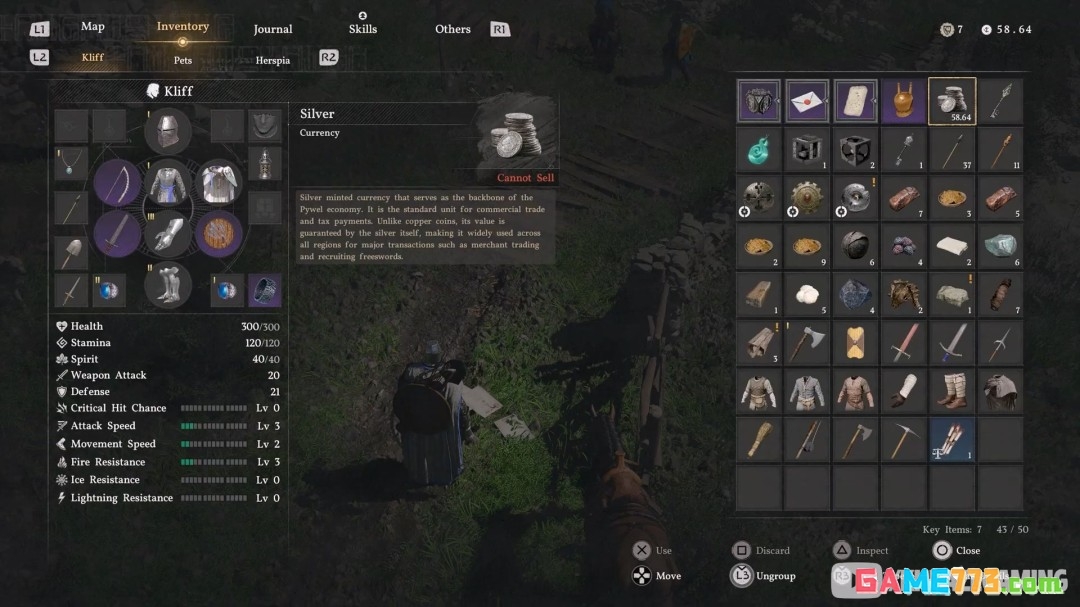Choose the sealed letter in inventory
This screenshot has width=1080, height=607.
[x=807, y=101]
